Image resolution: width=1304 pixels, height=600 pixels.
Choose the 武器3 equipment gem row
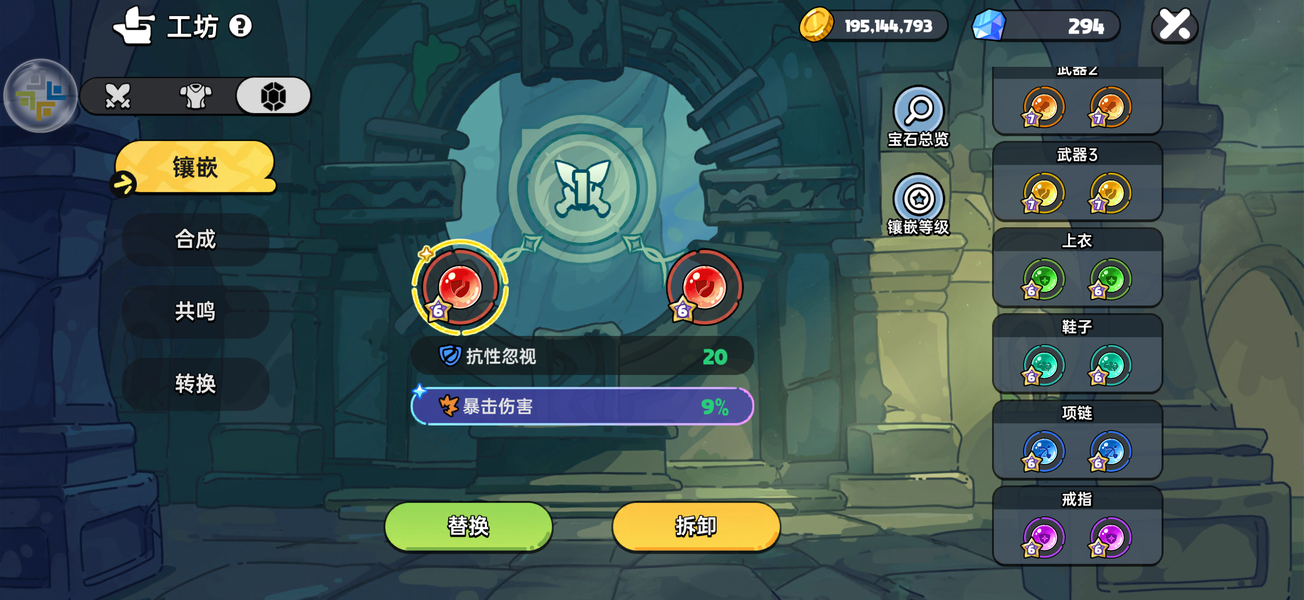(x=1077, y=181)
